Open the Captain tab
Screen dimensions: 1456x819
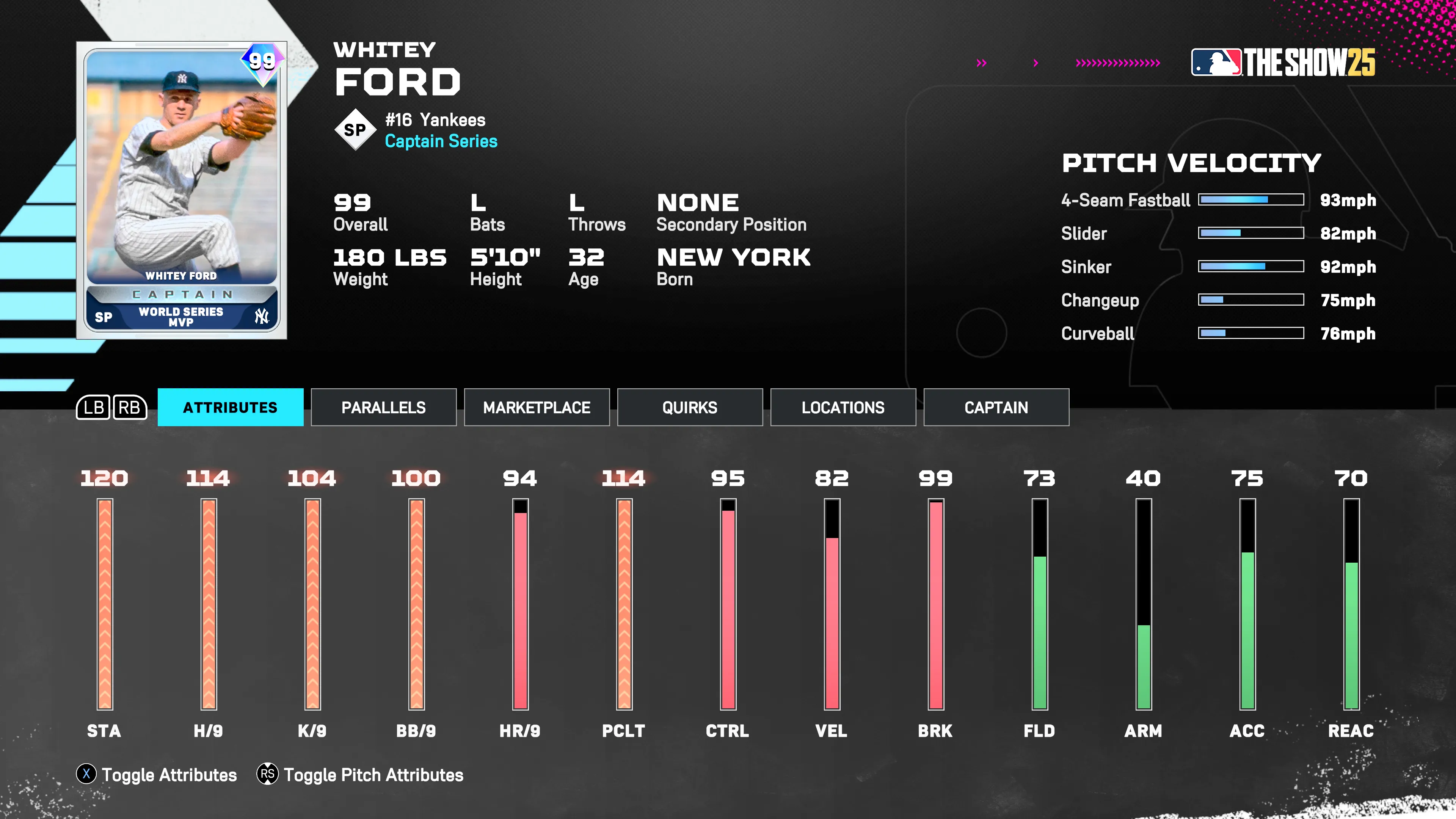pos(996,407)
